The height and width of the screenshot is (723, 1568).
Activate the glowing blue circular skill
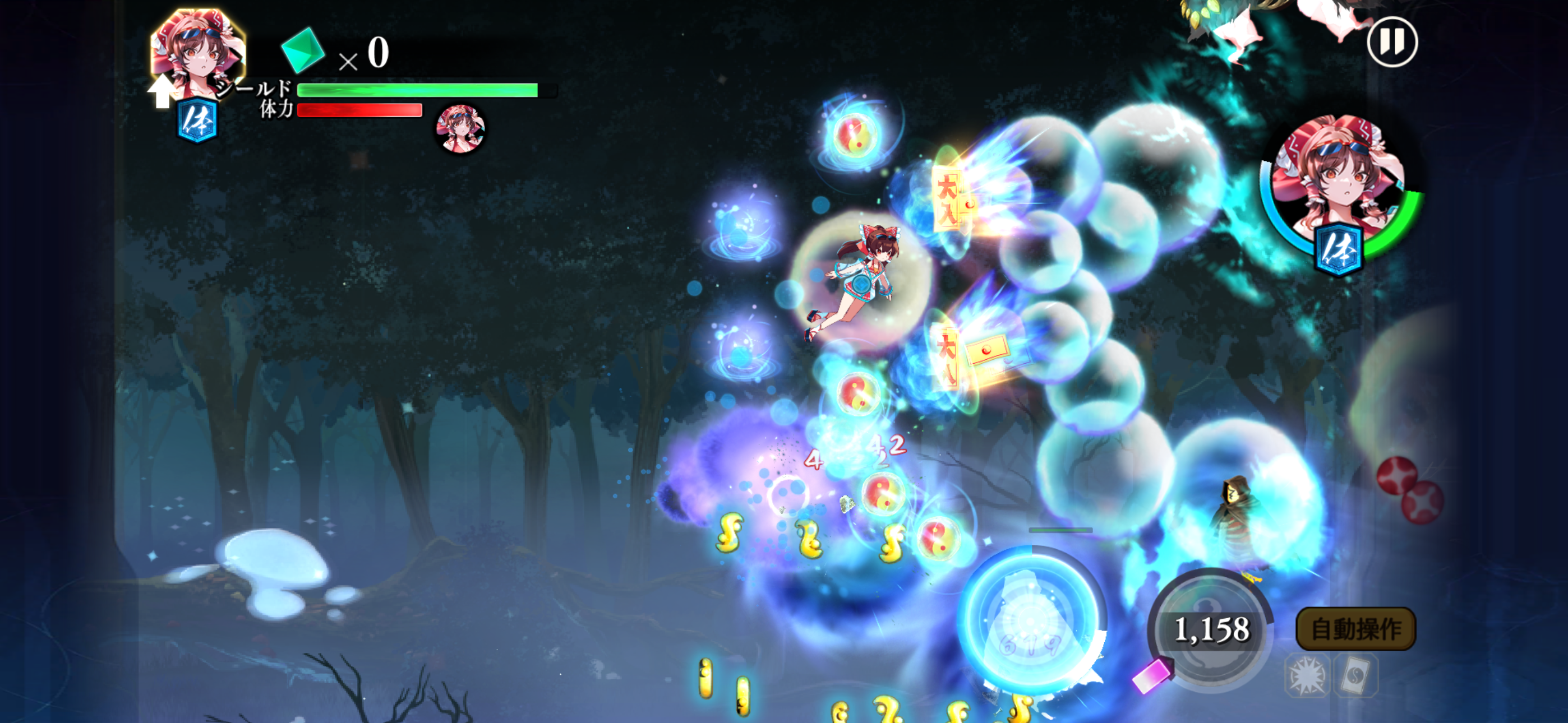(x=1031, y=619)
